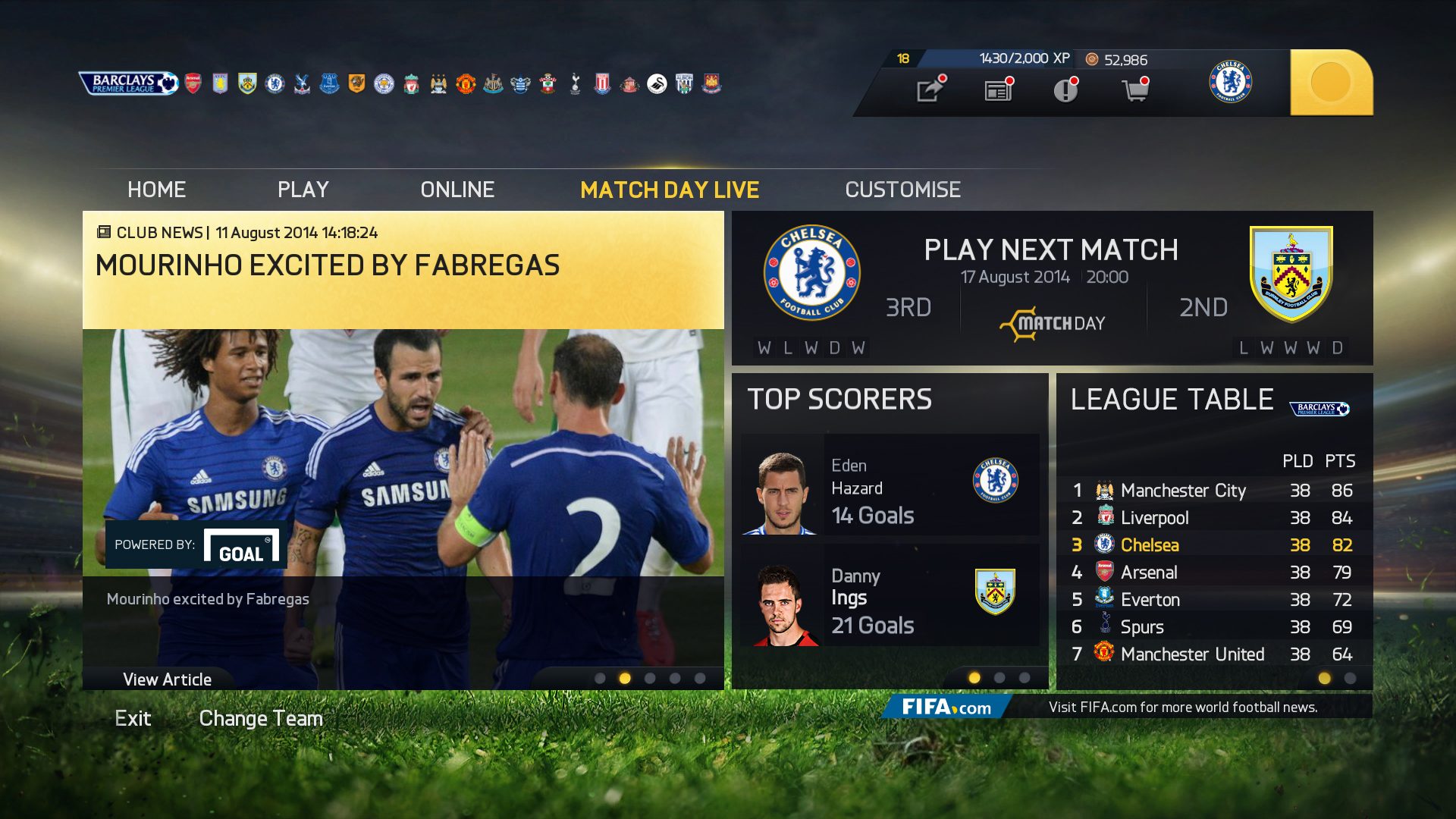
Task: Select the ONLINE tab
Action: click(x=458, y=190)
